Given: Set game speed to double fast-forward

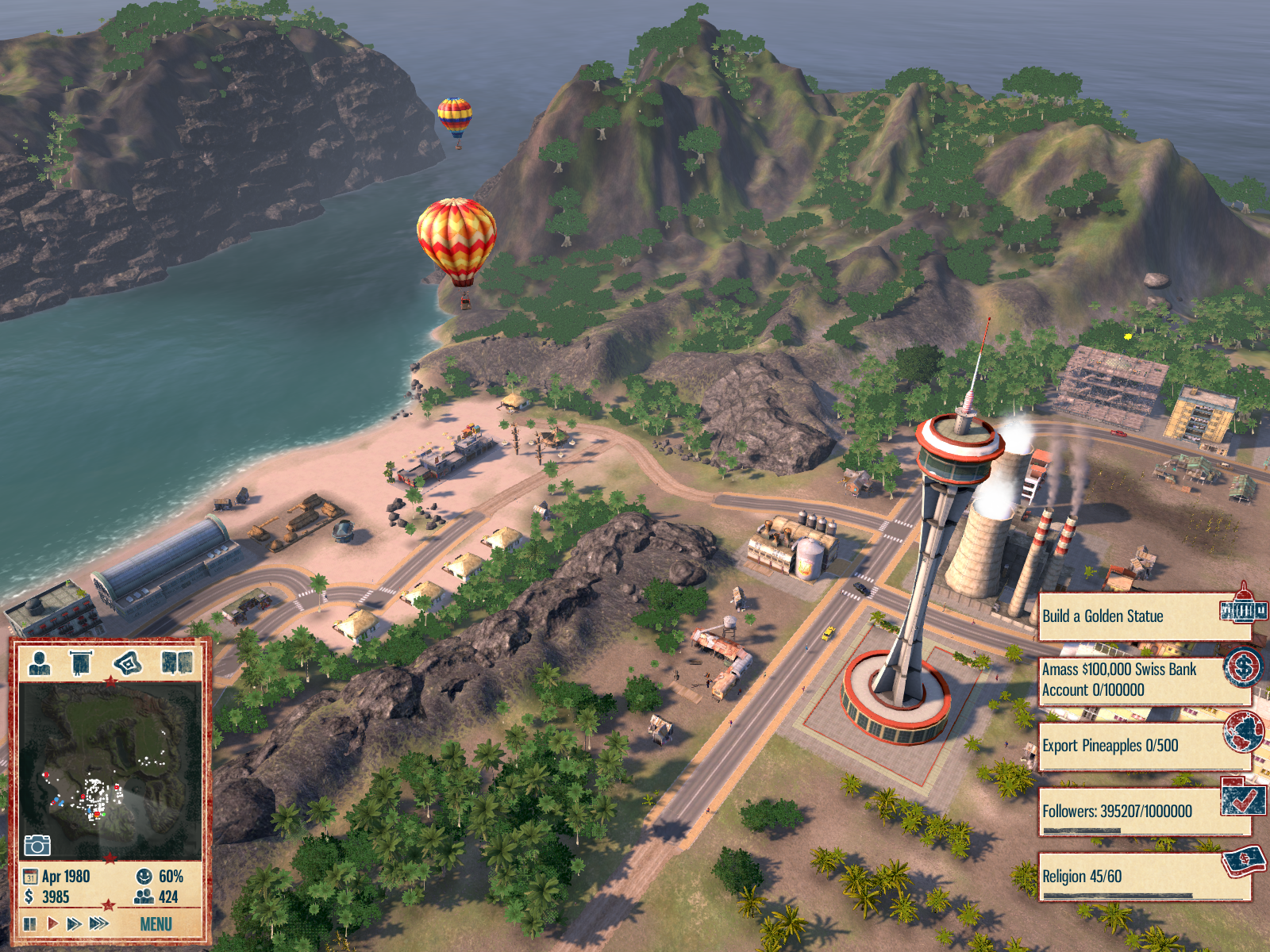Looking at the screenshot, I should 74,923.
